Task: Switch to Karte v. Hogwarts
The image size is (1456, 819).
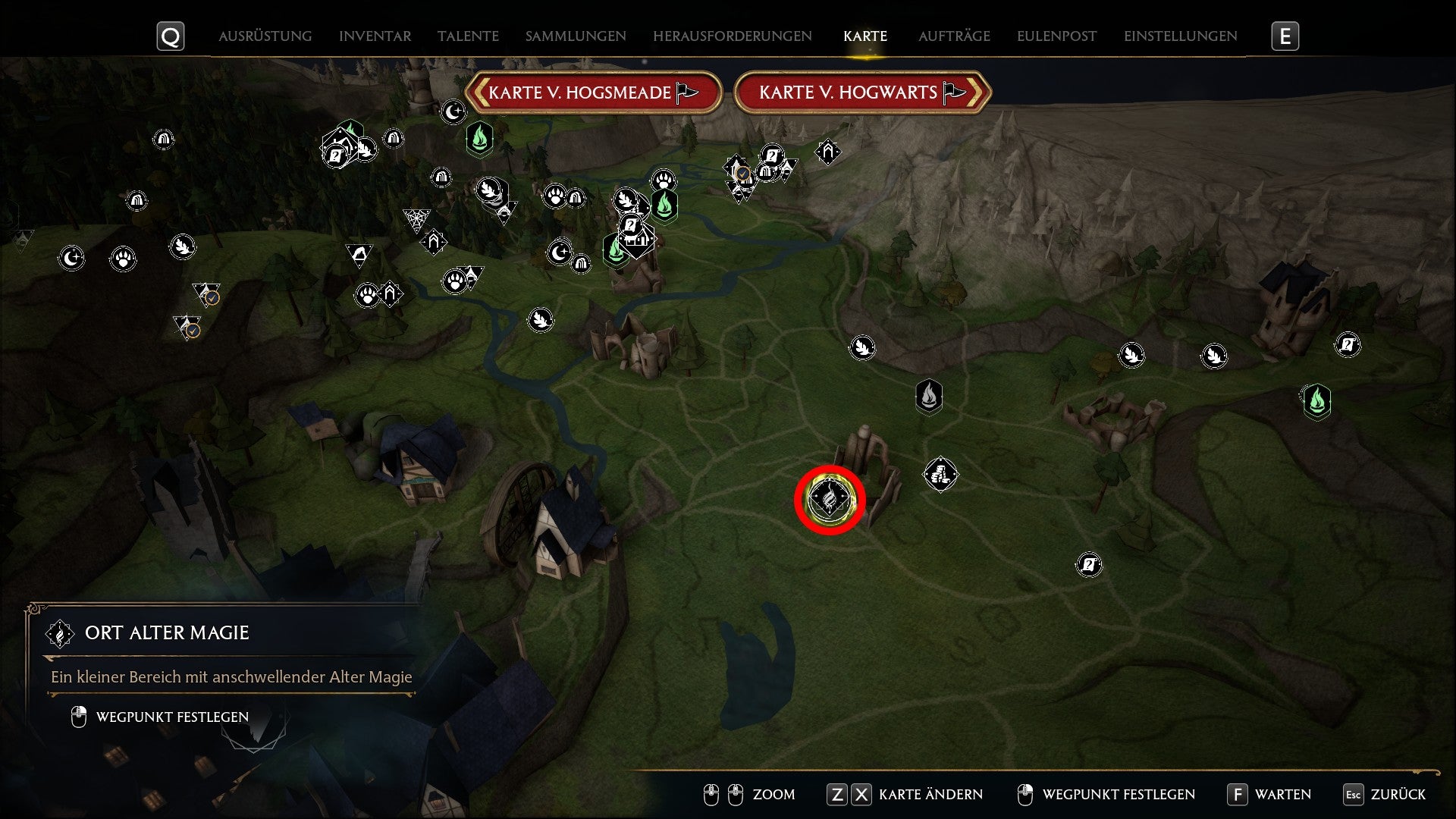Action: pos(862,92)
